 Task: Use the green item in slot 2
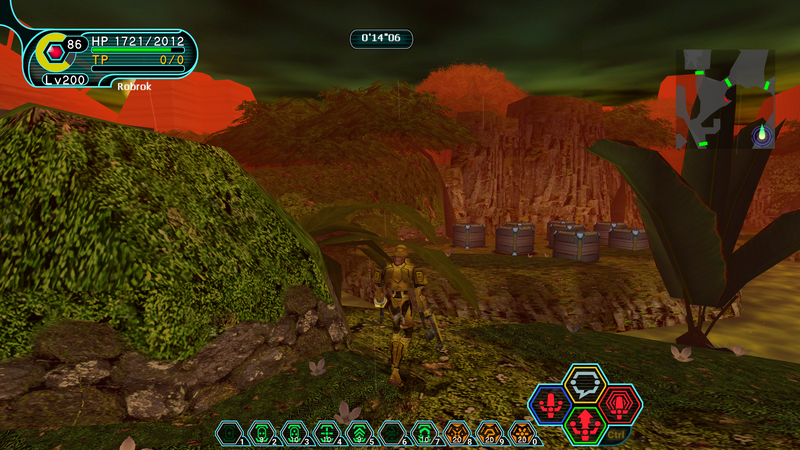[262, 433]
